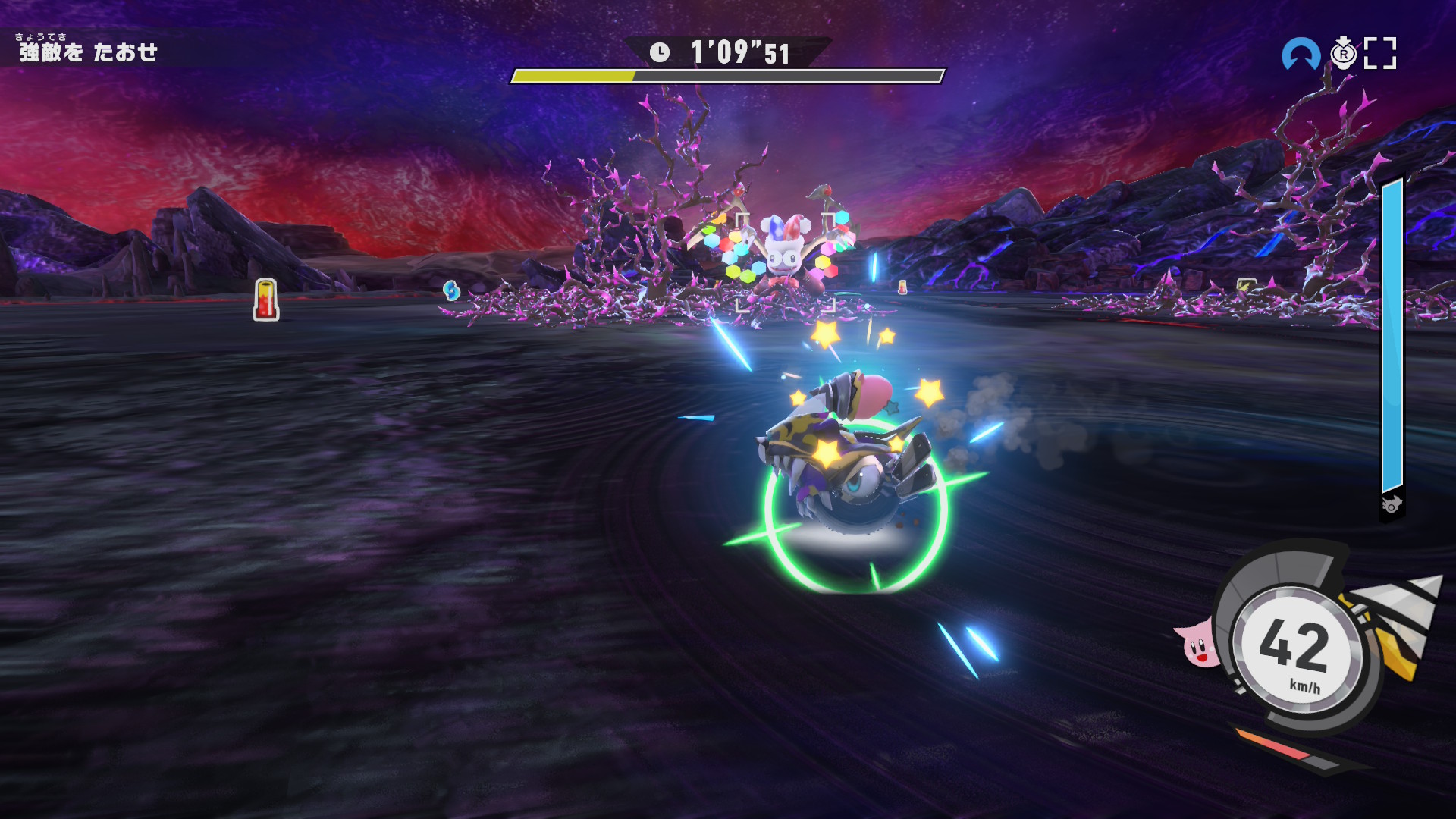Click the pink Kirby rider icon
Viewport: 1456px width, 819px height.
tap(1198, 643)
